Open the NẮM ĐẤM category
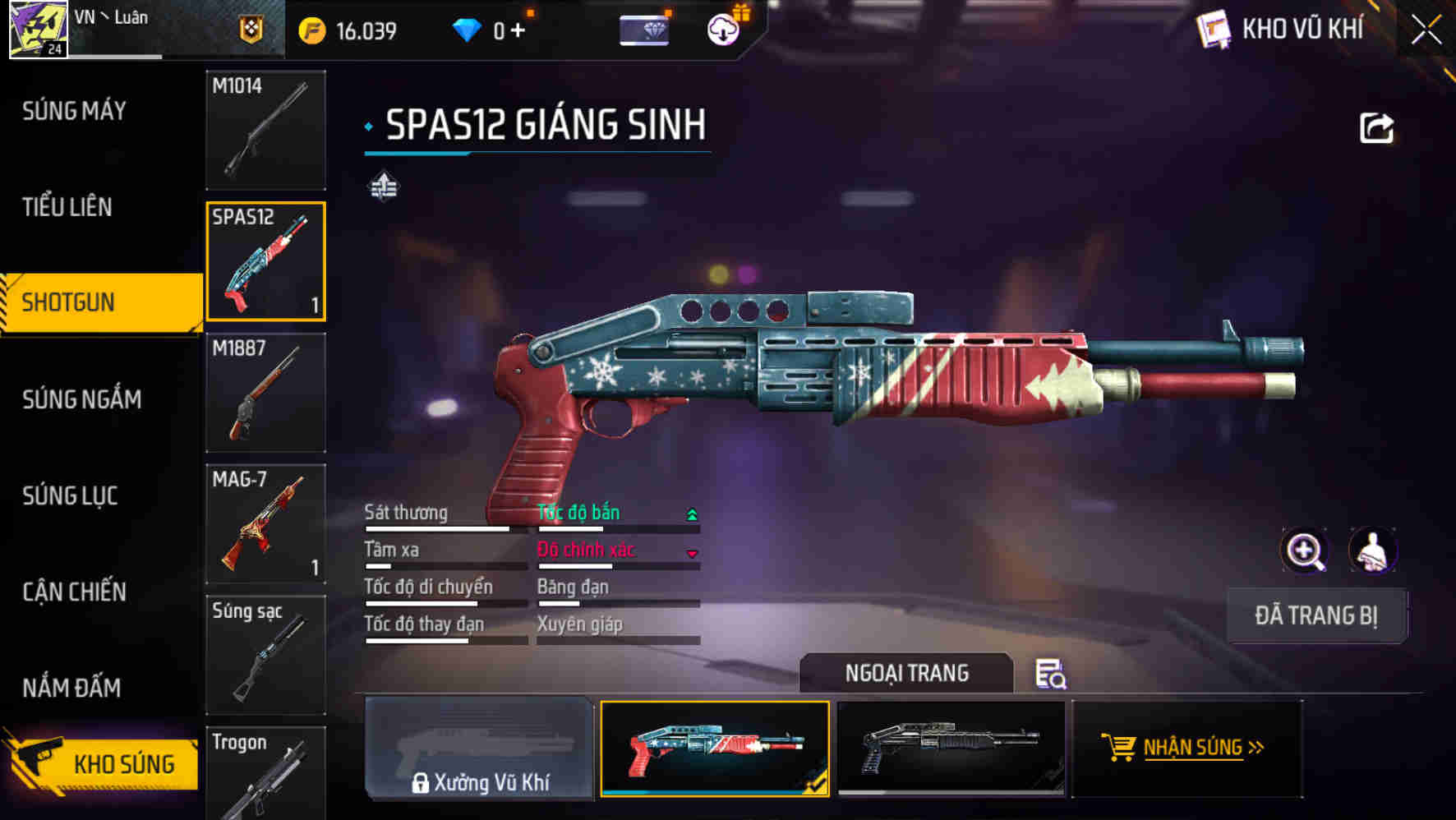This screenshot has width=1456, height=820. tap(71, 688)
